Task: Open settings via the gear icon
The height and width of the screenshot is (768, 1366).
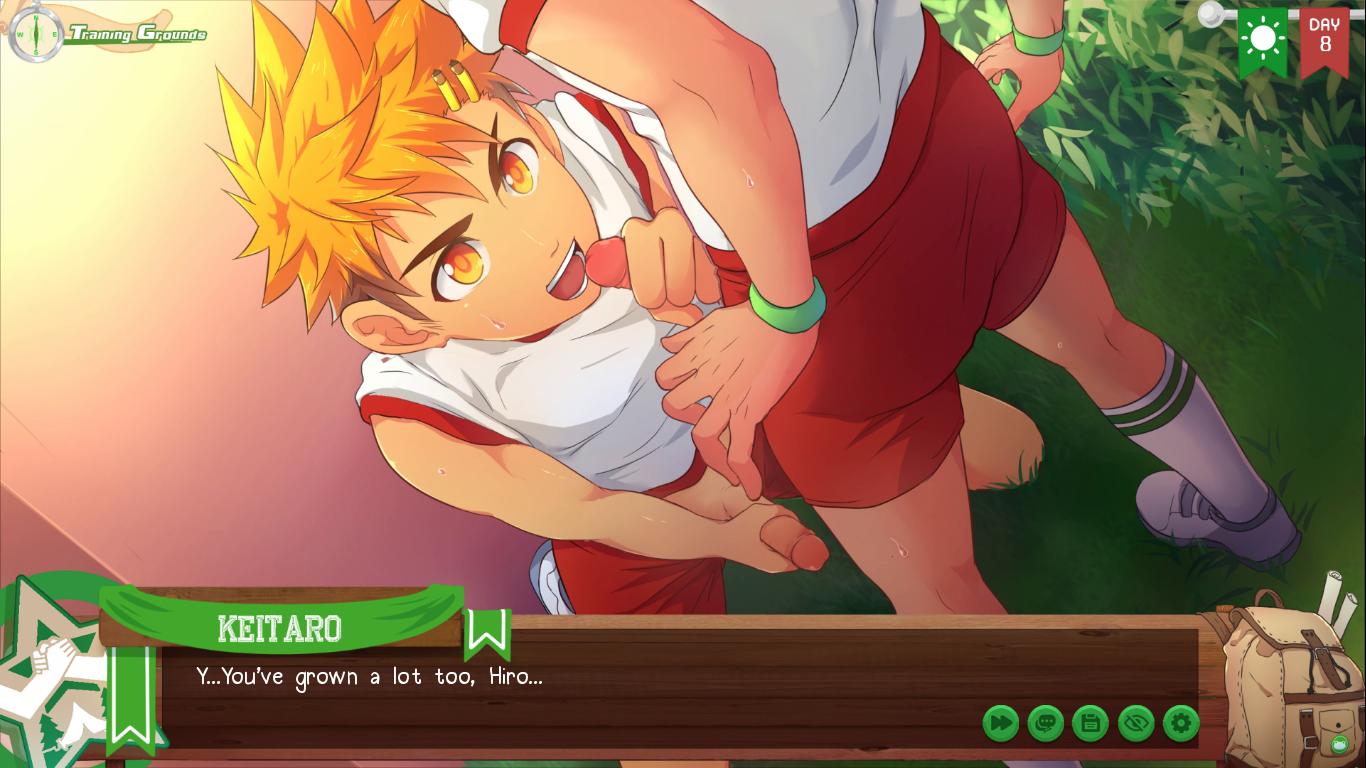Action: (x=1181, y=723)
